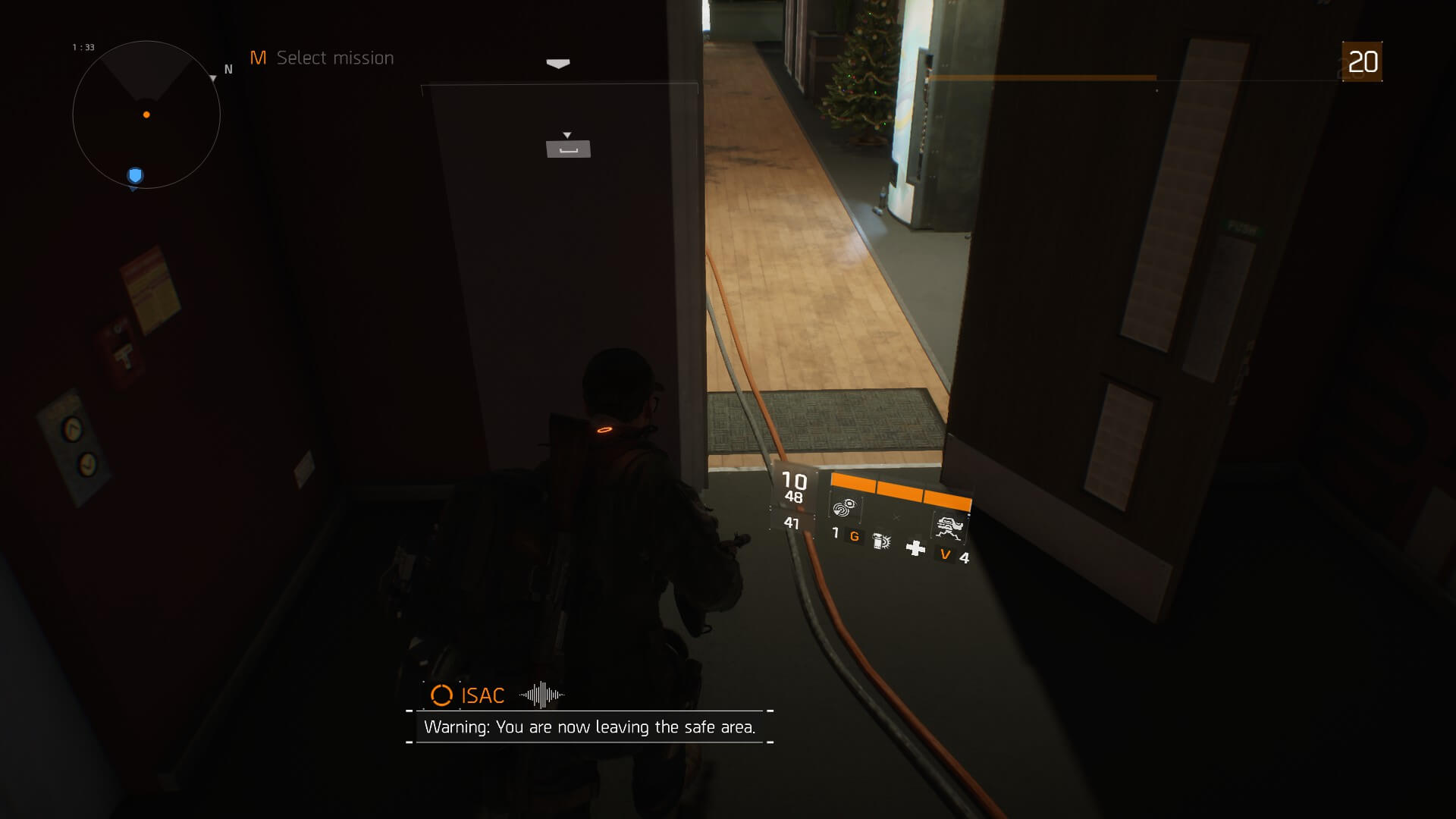The height and width of the screenshot is (819, 1456).
Task: Click the level 20 badge
Action: 1362,61
